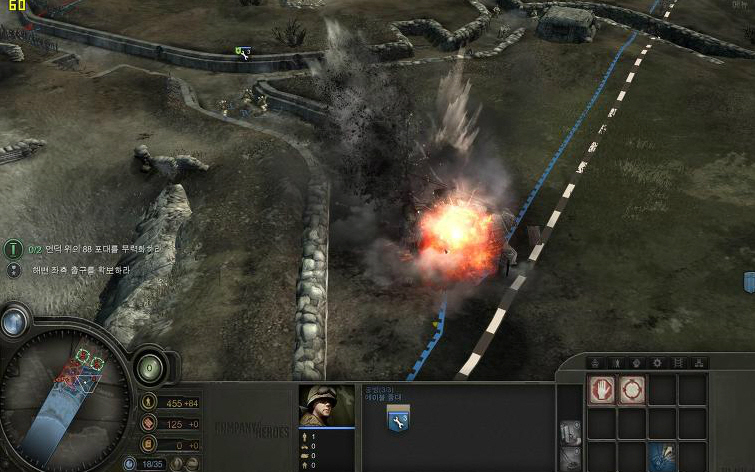Select the engineer squad wrench badge
Viewport: 755px width, 472px height.
click(x=398, y=418)
